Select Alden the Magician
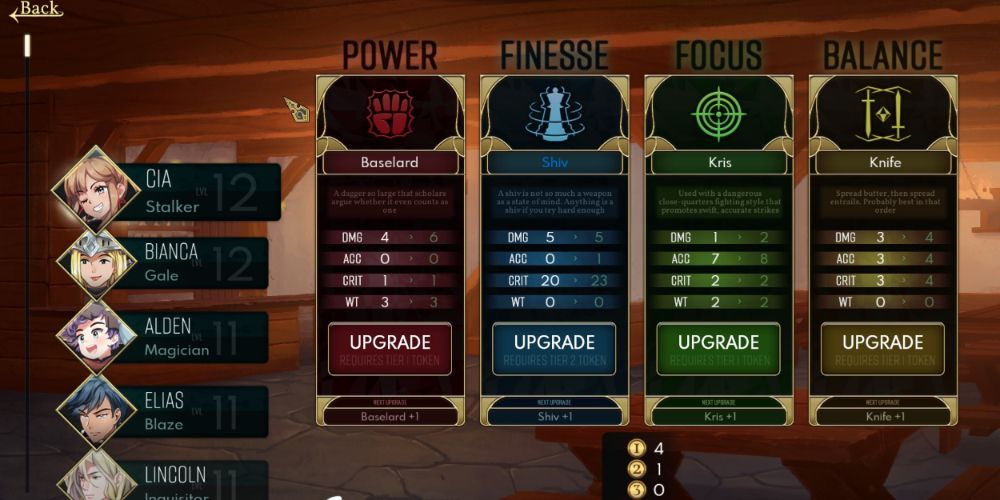Screen dimensions: 1000x500 (170, 337)
